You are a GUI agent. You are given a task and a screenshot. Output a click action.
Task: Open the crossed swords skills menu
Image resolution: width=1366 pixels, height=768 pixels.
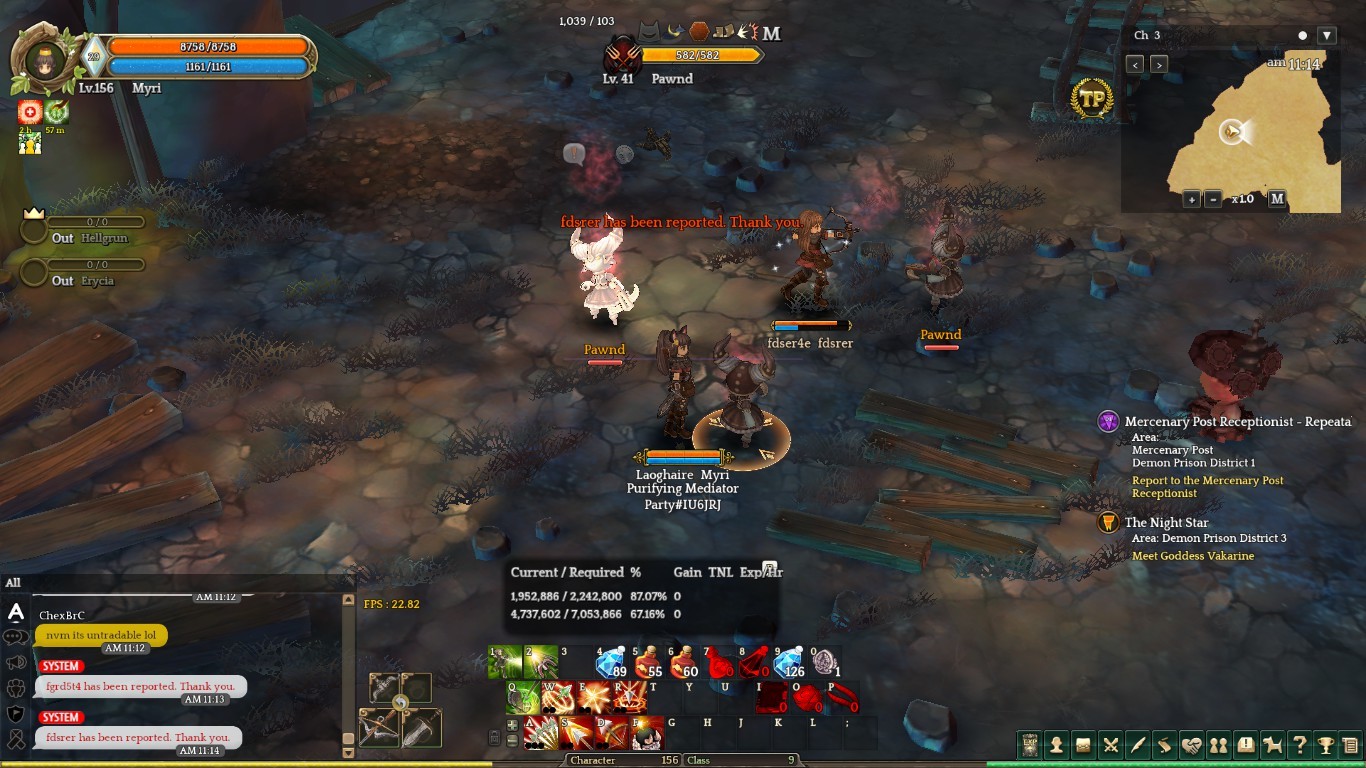coord(1110,745)
